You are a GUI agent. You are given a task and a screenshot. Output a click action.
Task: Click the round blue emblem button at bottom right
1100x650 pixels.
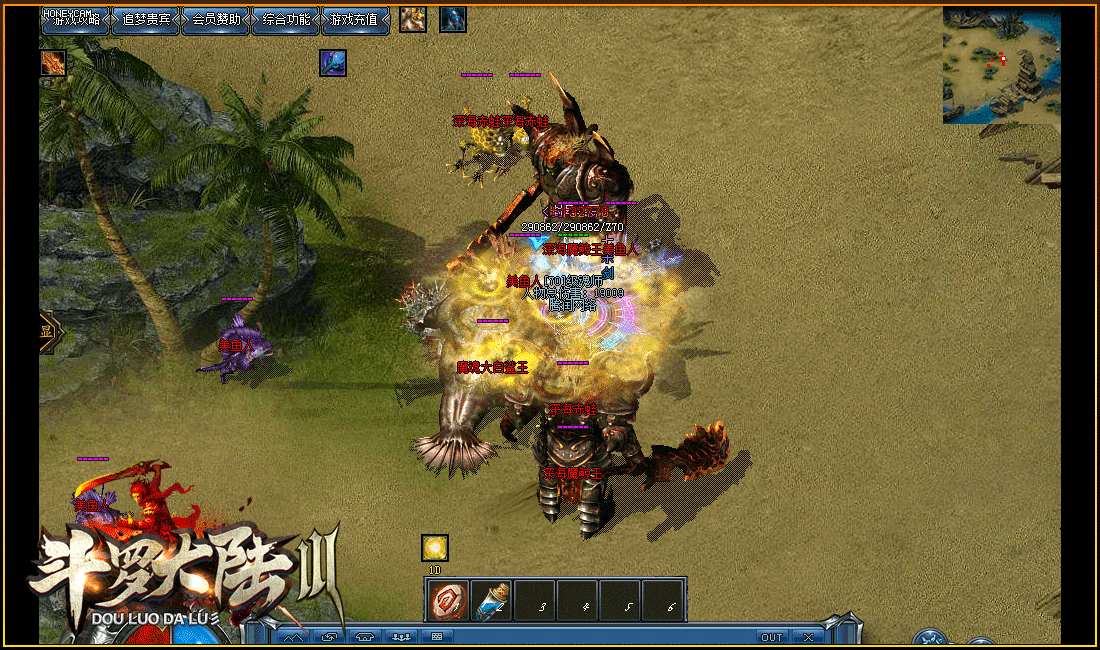pyautogui.click(x=930, y=640)
